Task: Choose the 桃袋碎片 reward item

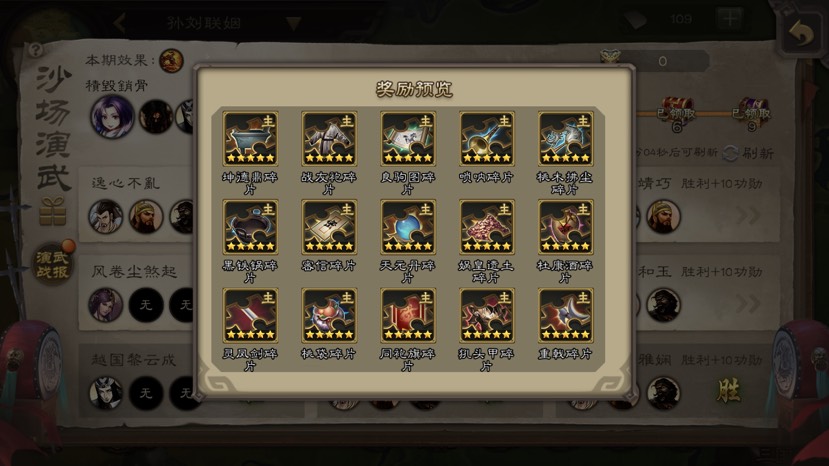Action: tap(329, 316)
